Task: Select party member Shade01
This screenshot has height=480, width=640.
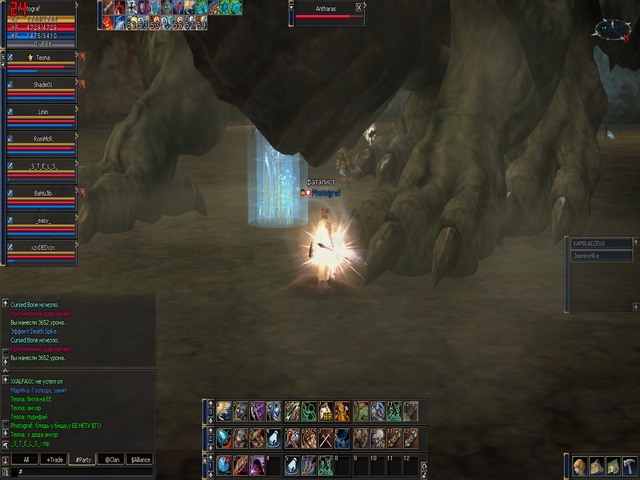Action: tap(41, 85)
